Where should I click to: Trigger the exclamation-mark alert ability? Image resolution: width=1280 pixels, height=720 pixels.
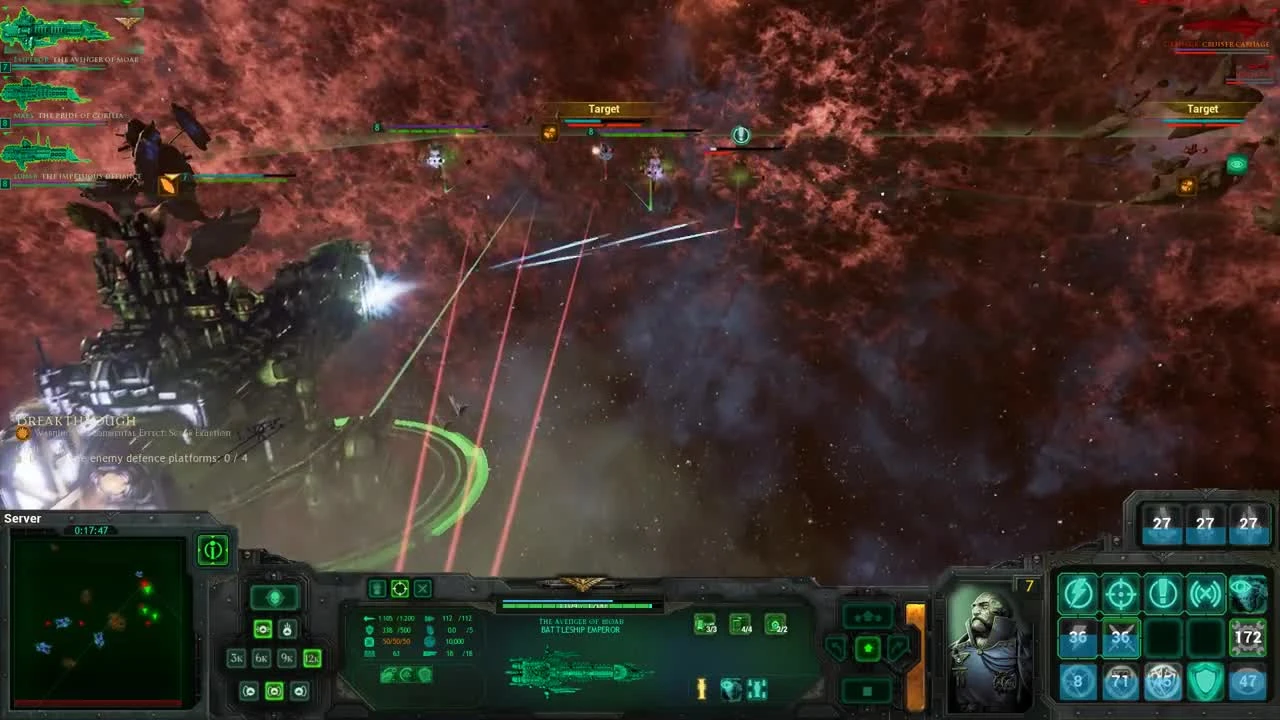pos(1162,593)
